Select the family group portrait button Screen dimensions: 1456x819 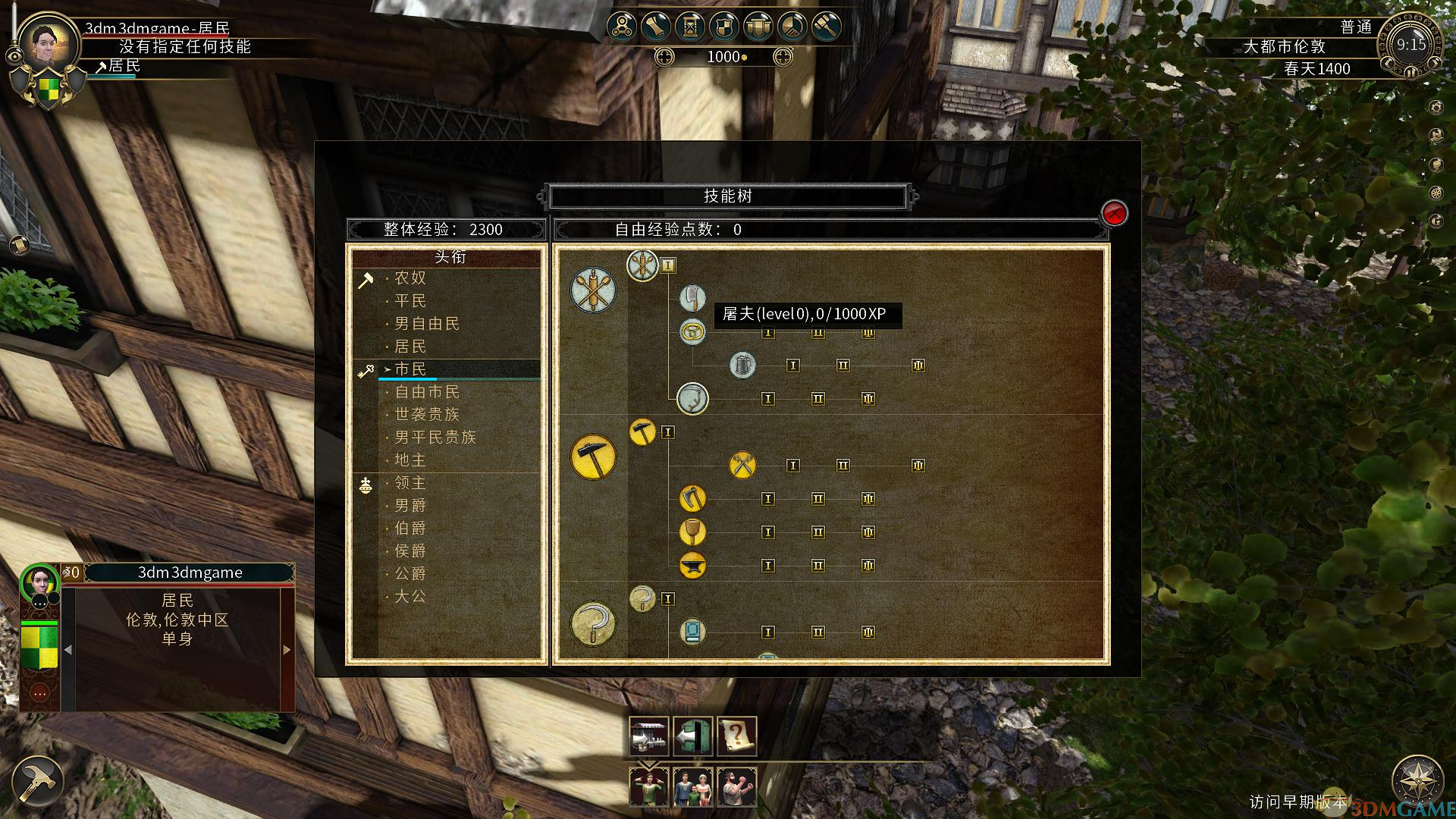click(x=692, y=786)
